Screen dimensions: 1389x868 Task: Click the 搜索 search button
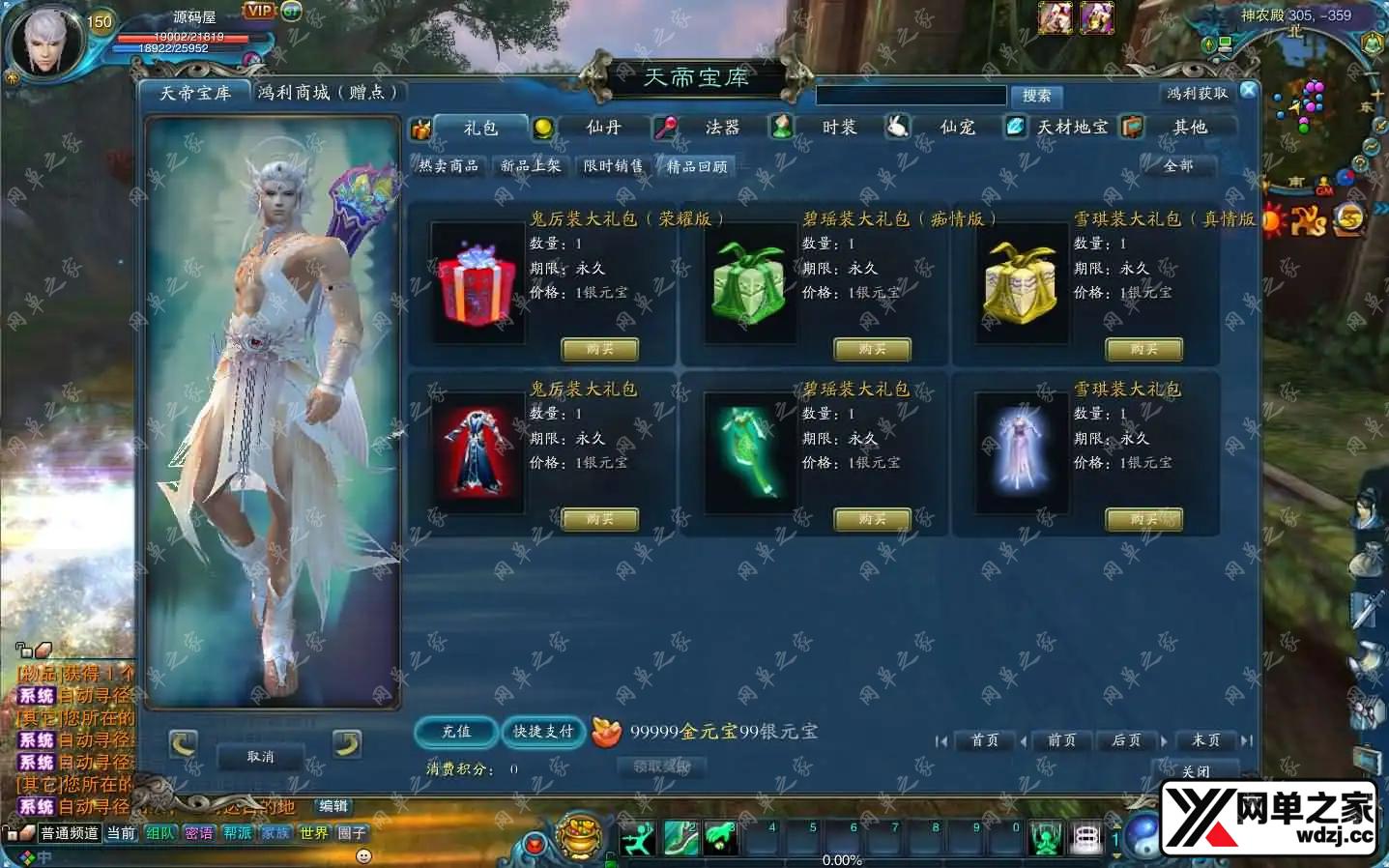point(1036,96)
